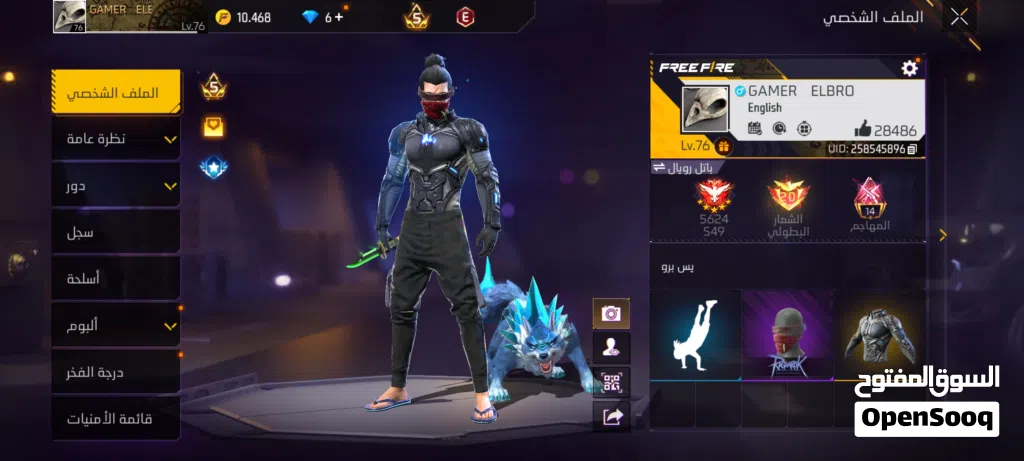This screenshot has width=1024, height=461.
Task: Open the profile settings gear icon
Action: tap(909, 68)
